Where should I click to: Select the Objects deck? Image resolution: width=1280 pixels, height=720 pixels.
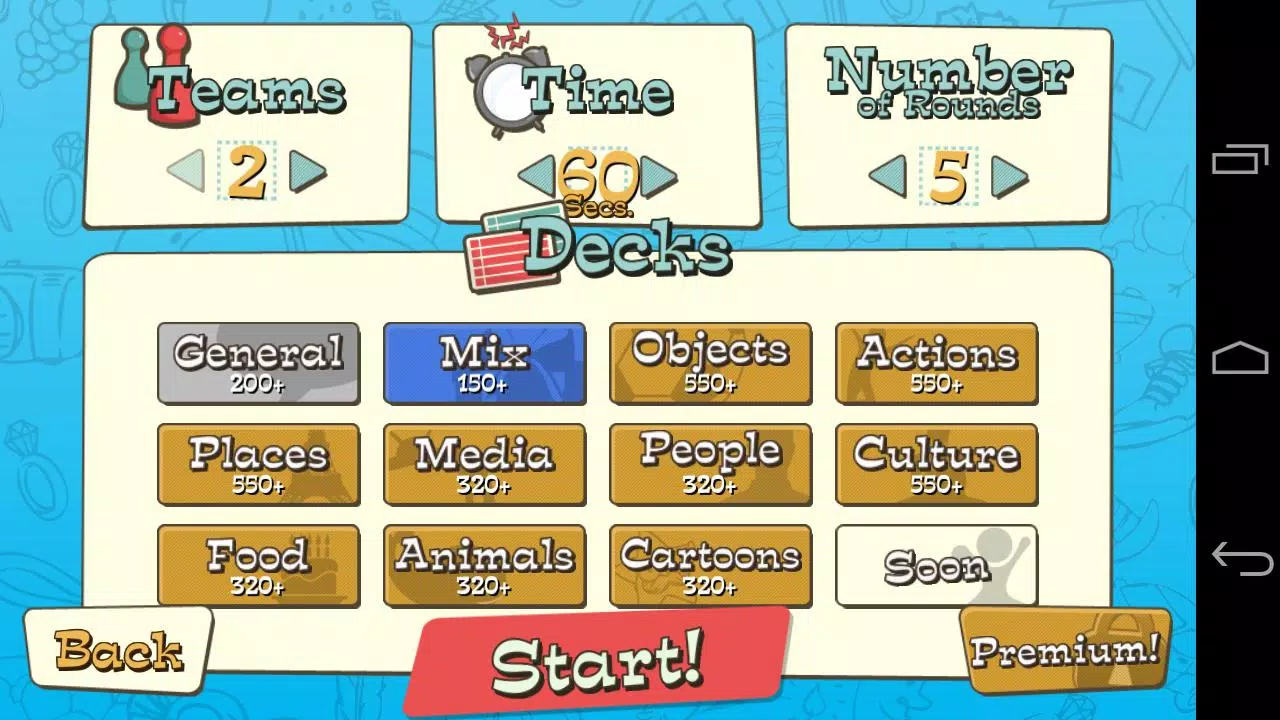click(710, 363)
